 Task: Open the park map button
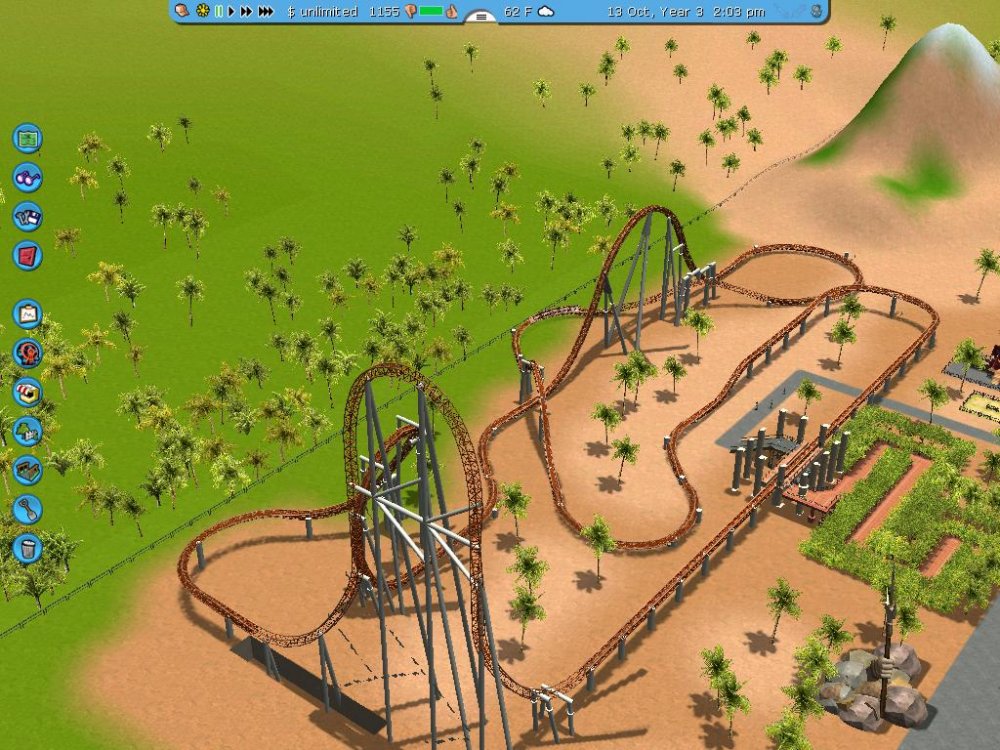point(27,138)
